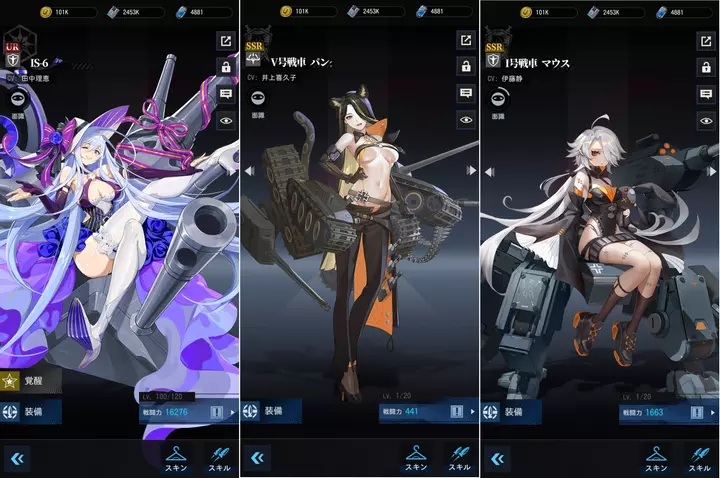Viewport: 720px width, 478px height.
Task: Open スキル skills for IS-6
Action: tap(219, 458)
